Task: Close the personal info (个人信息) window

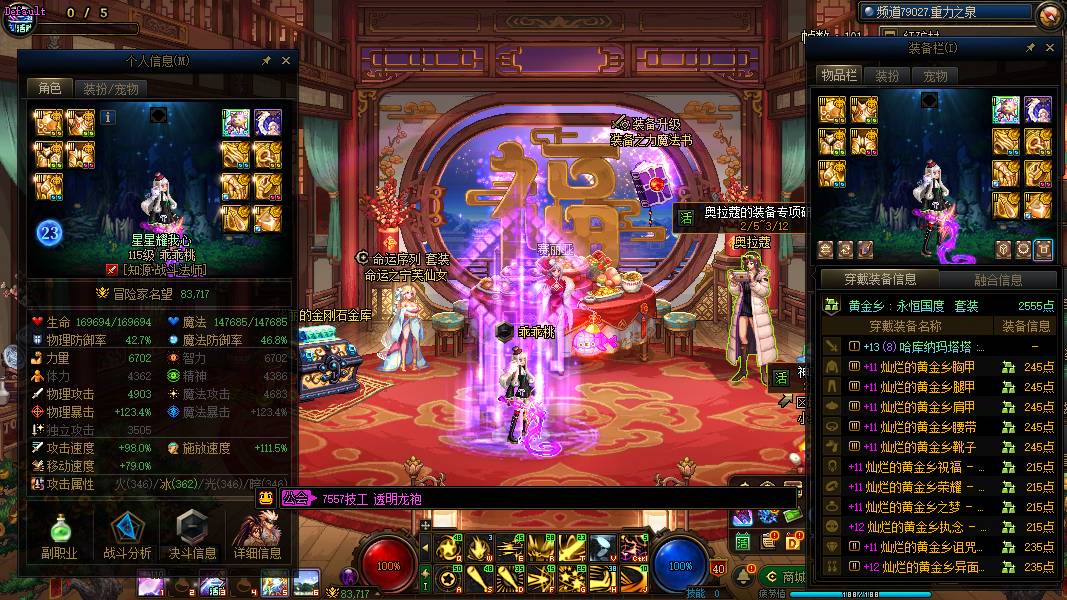Action: point(284,61)
